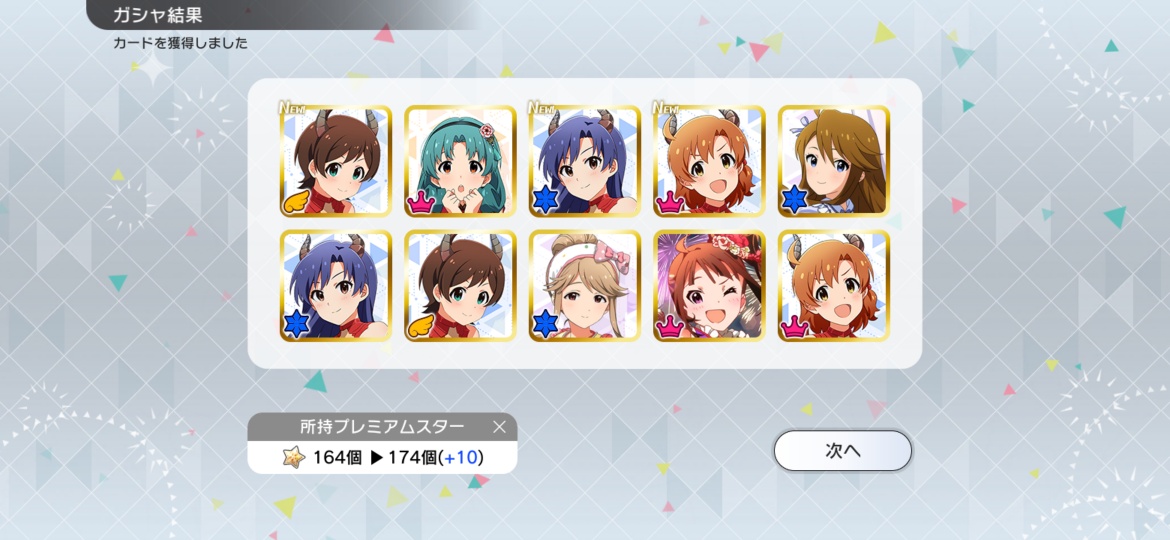This screenshot has width=1170, height=540.
Task: View the New-tagged blue-haired horned card
Action: point(584,161)
